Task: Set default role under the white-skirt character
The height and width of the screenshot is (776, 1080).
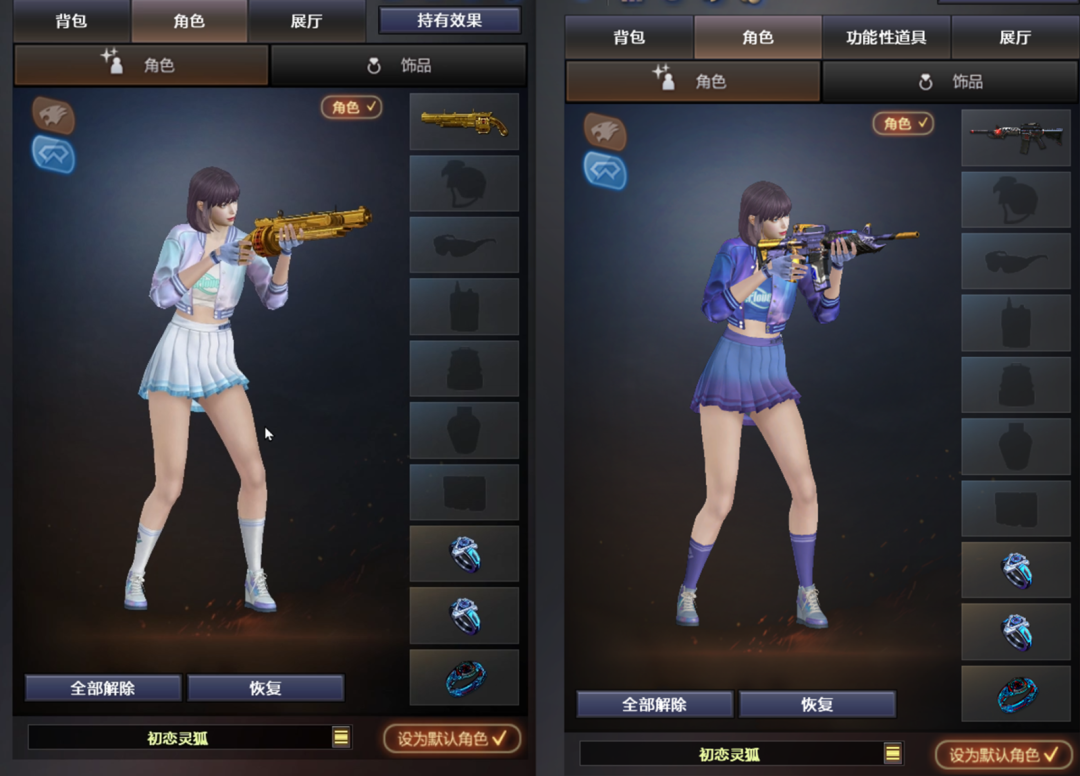Action: 452,739
